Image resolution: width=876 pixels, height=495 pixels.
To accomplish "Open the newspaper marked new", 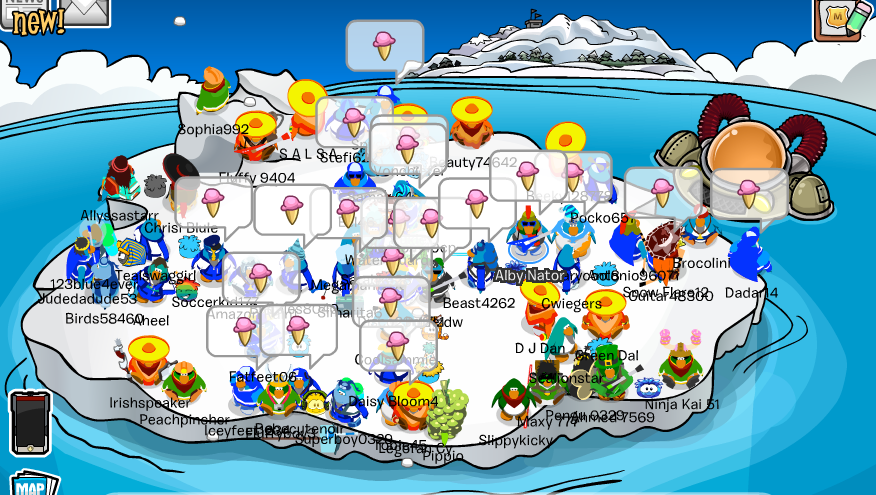I will 28,14.
